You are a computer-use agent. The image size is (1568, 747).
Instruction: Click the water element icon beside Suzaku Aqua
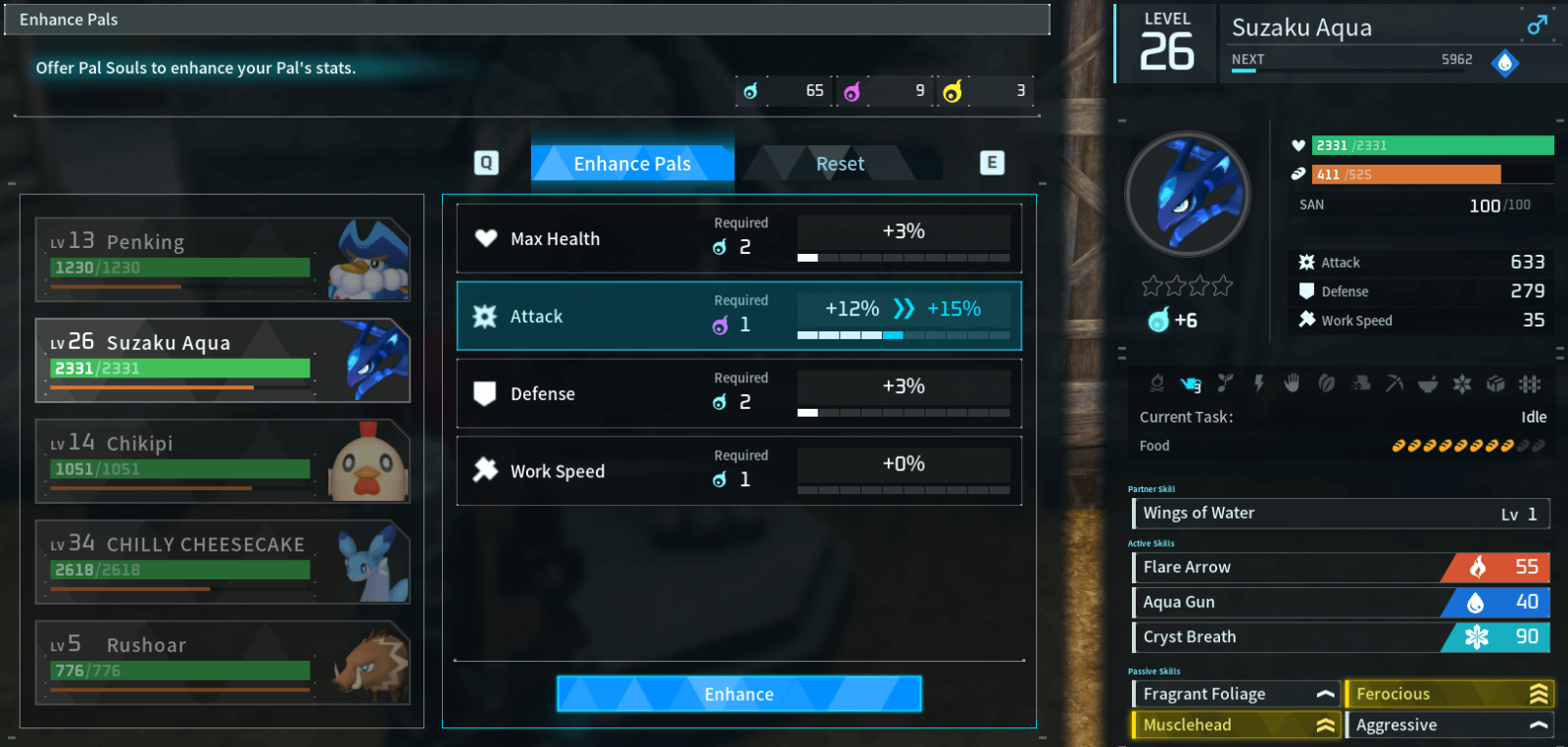tap(1506, 62)
